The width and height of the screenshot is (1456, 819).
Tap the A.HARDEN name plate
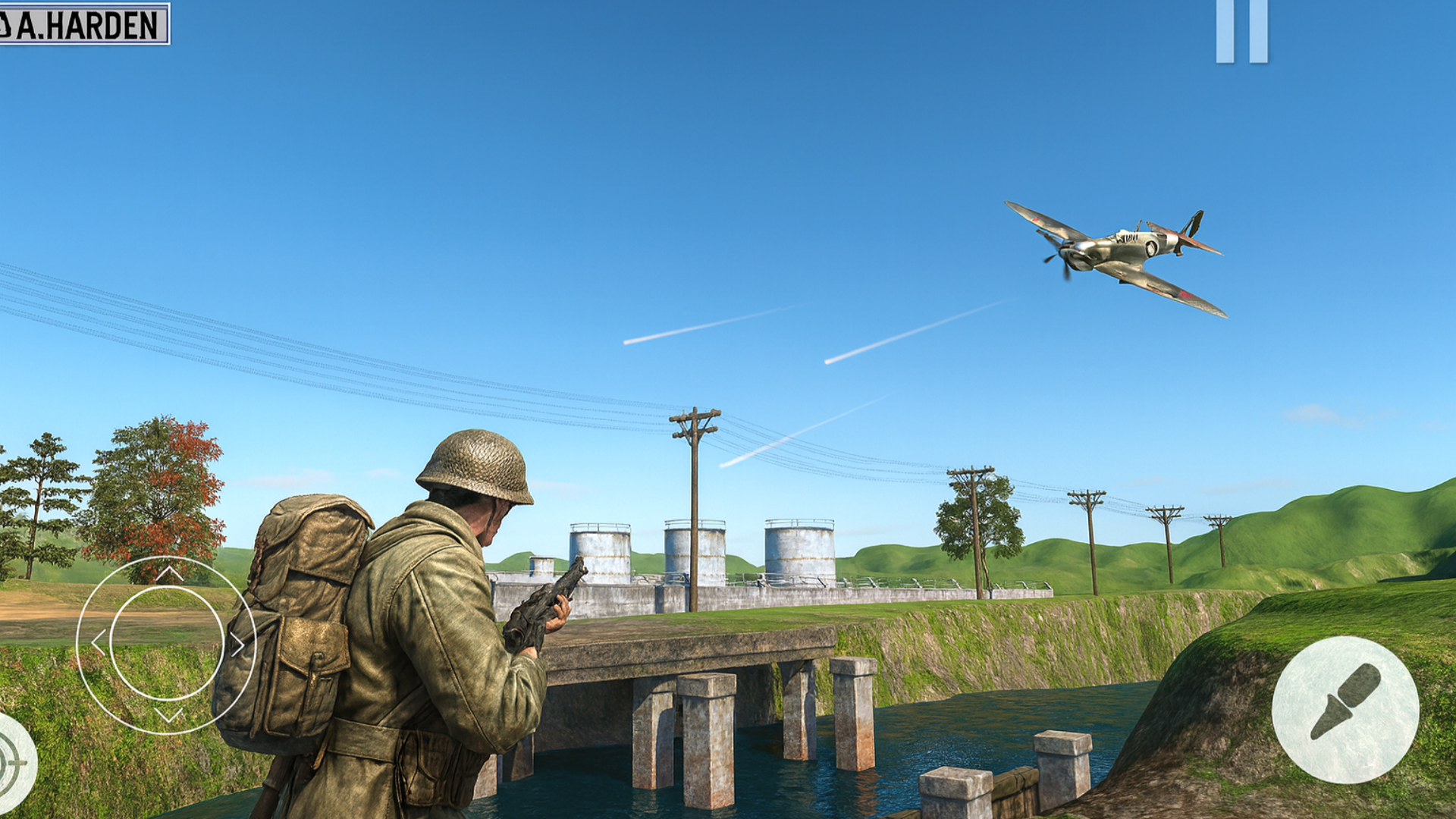pos(87,23)
